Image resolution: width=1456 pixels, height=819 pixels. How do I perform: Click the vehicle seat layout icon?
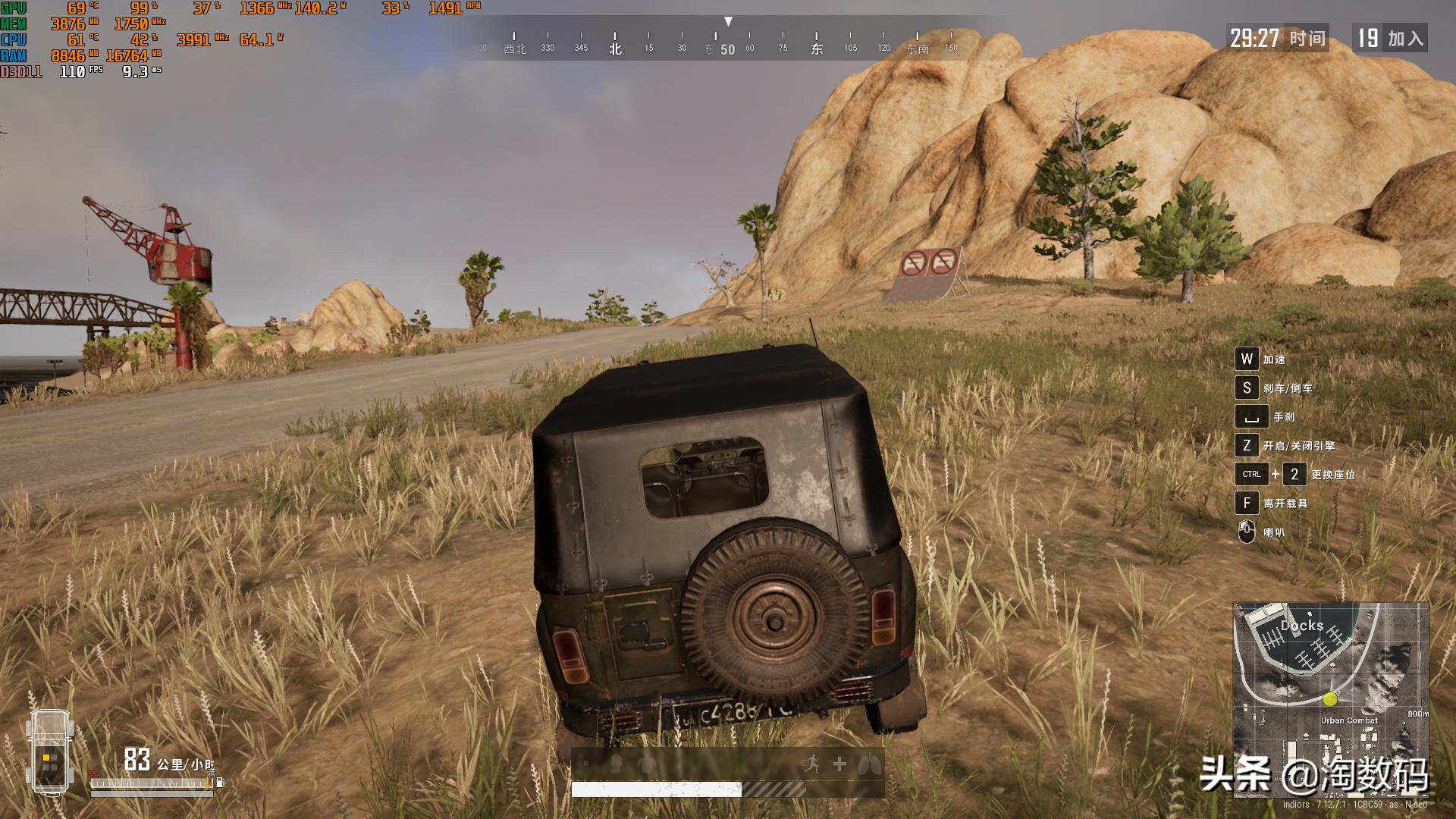pos(50,752)
